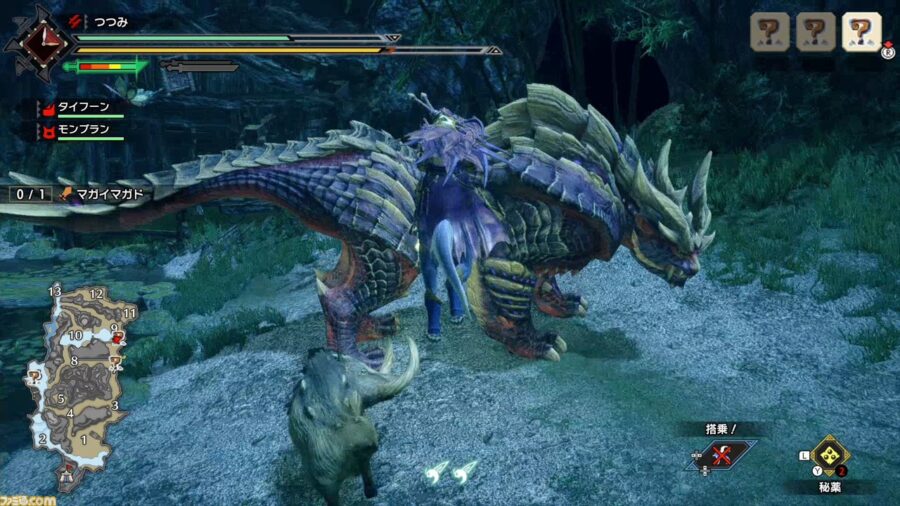Click area 1 on the minimap

click(x=84, y=437)
